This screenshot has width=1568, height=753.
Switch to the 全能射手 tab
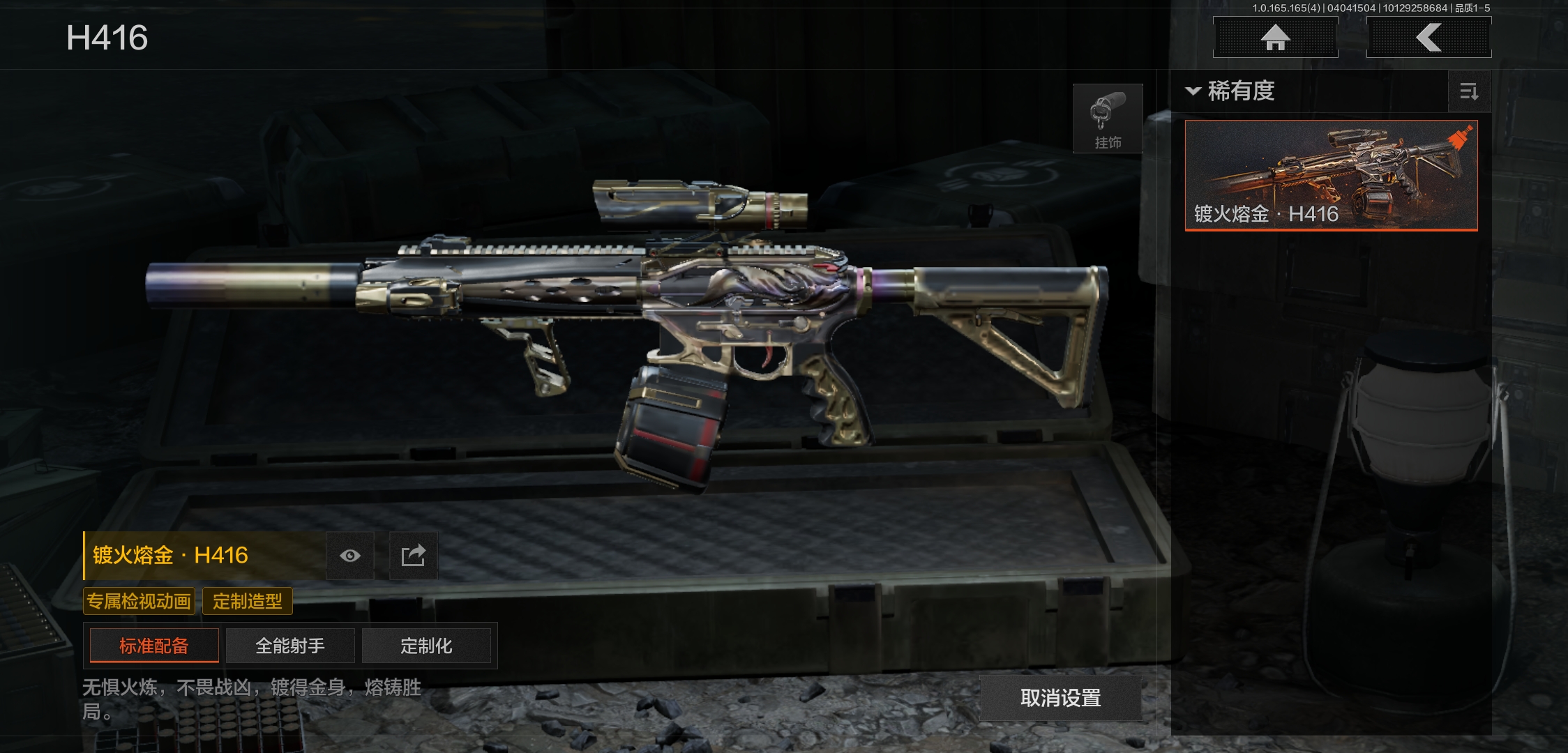pos(290,646)
